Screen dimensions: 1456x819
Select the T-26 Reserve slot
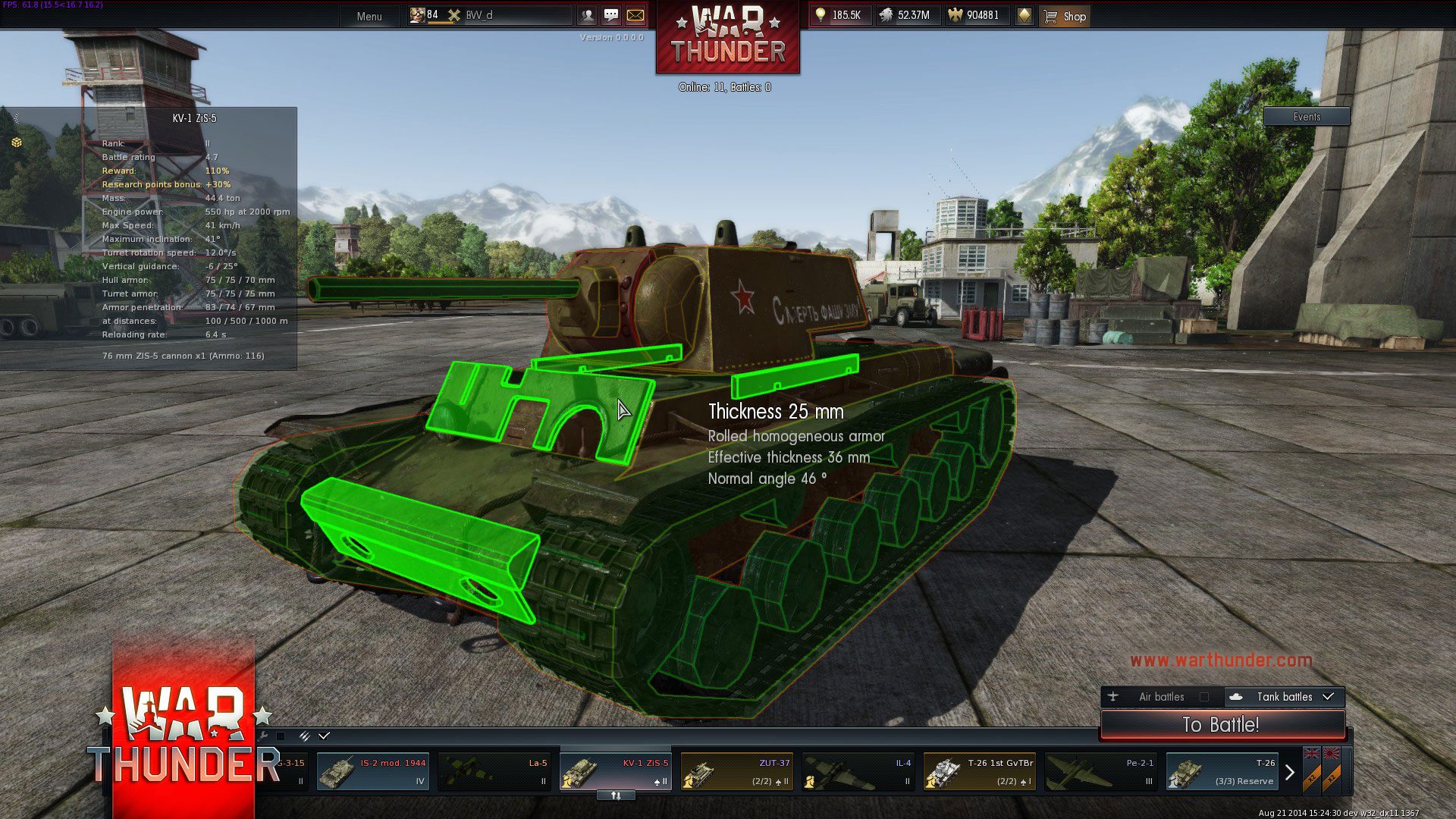[x=1222, y=772]
